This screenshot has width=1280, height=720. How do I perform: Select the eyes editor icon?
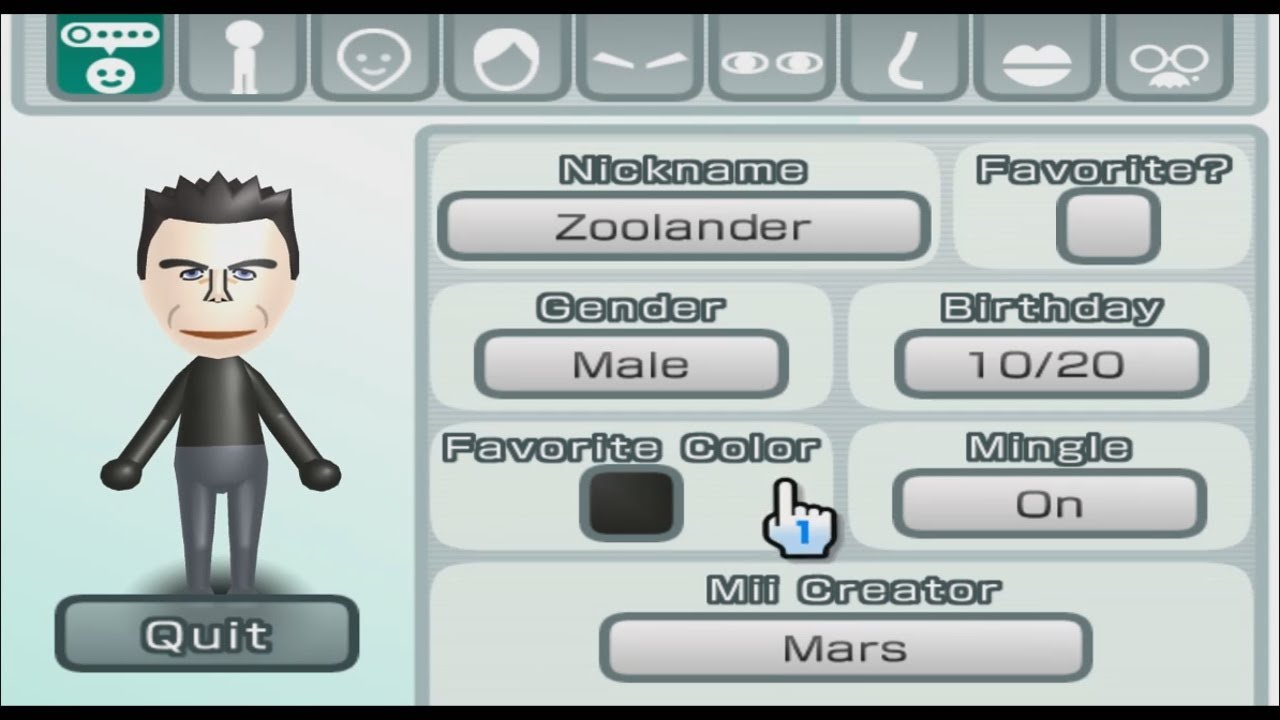(771, 57)
